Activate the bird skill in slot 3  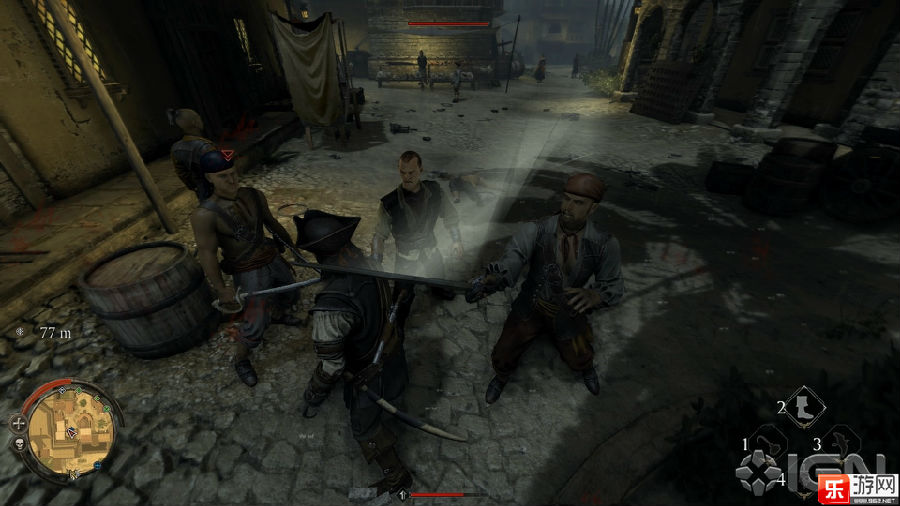pos(841,441)
